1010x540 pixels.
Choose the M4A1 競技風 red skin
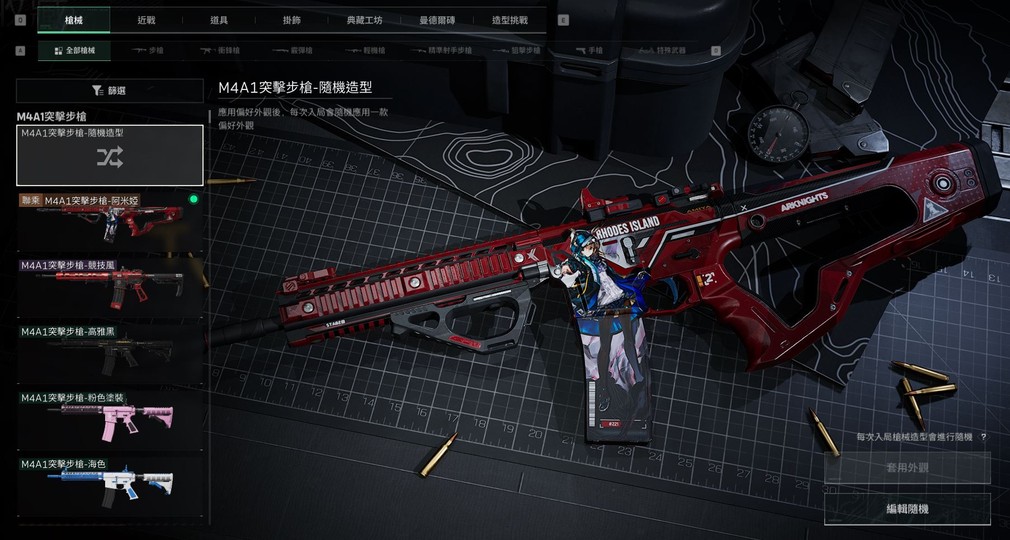(x=110, y=285)
